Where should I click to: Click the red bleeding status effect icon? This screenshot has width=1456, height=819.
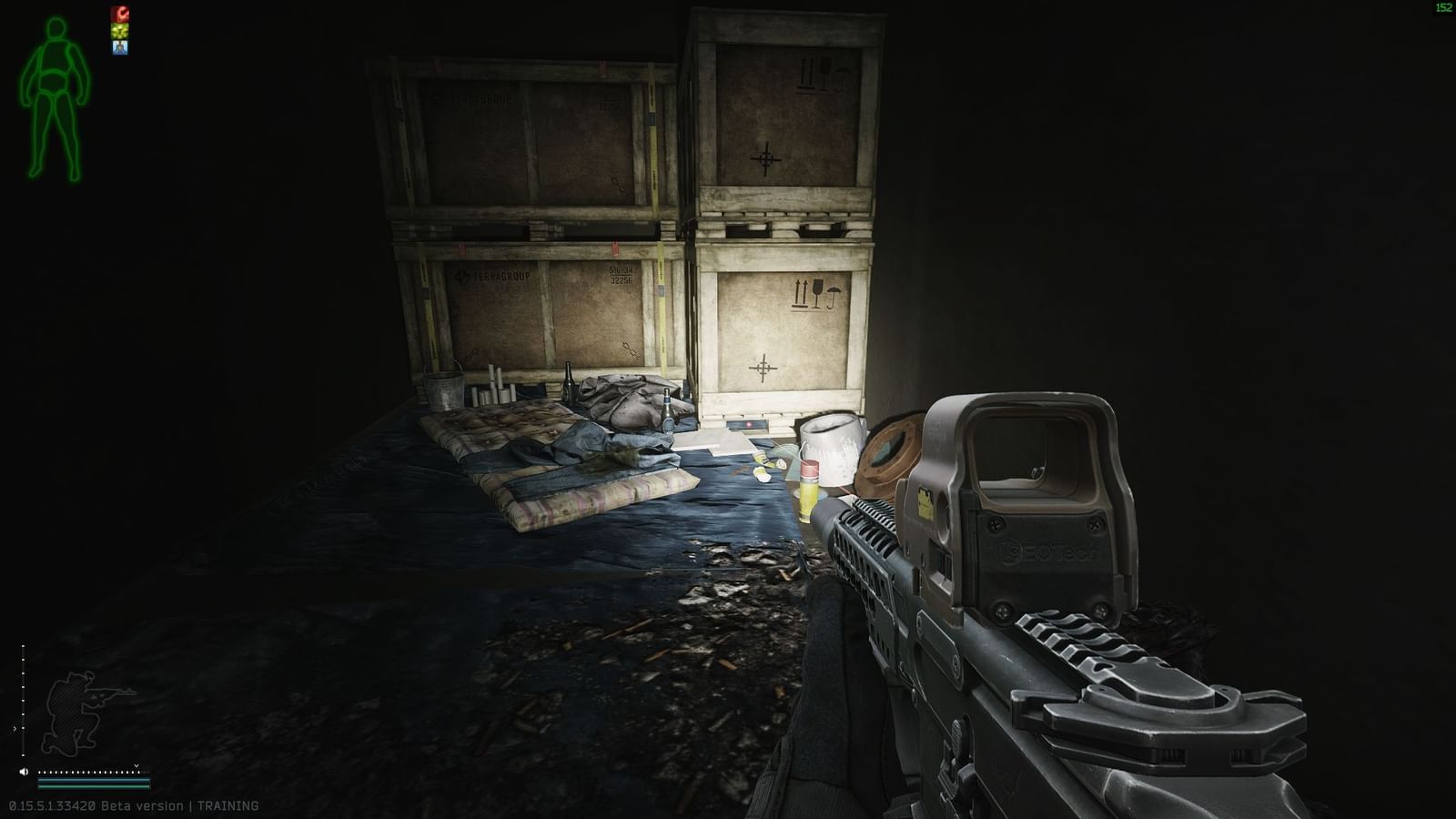[x=121, y=14]
